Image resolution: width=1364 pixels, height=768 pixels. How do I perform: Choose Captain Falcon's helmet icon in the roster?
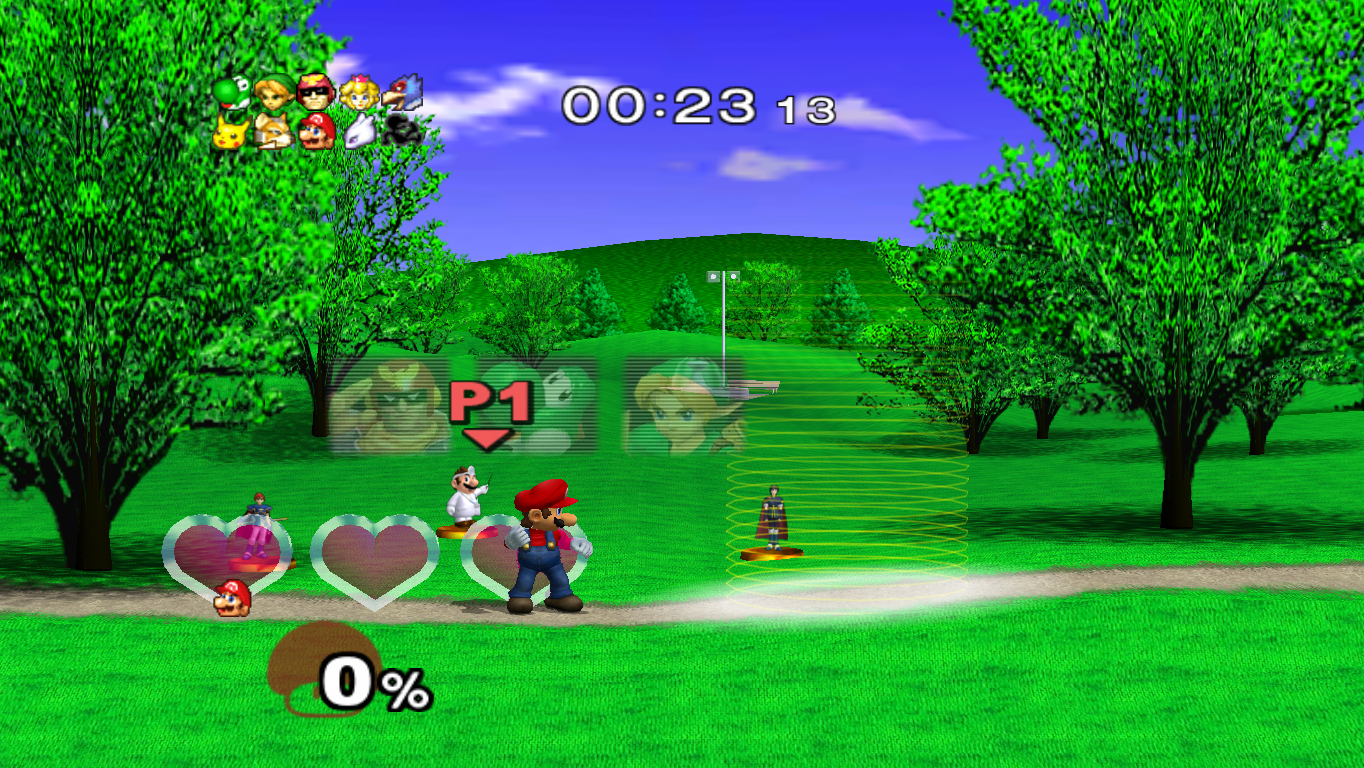point(315,94)
